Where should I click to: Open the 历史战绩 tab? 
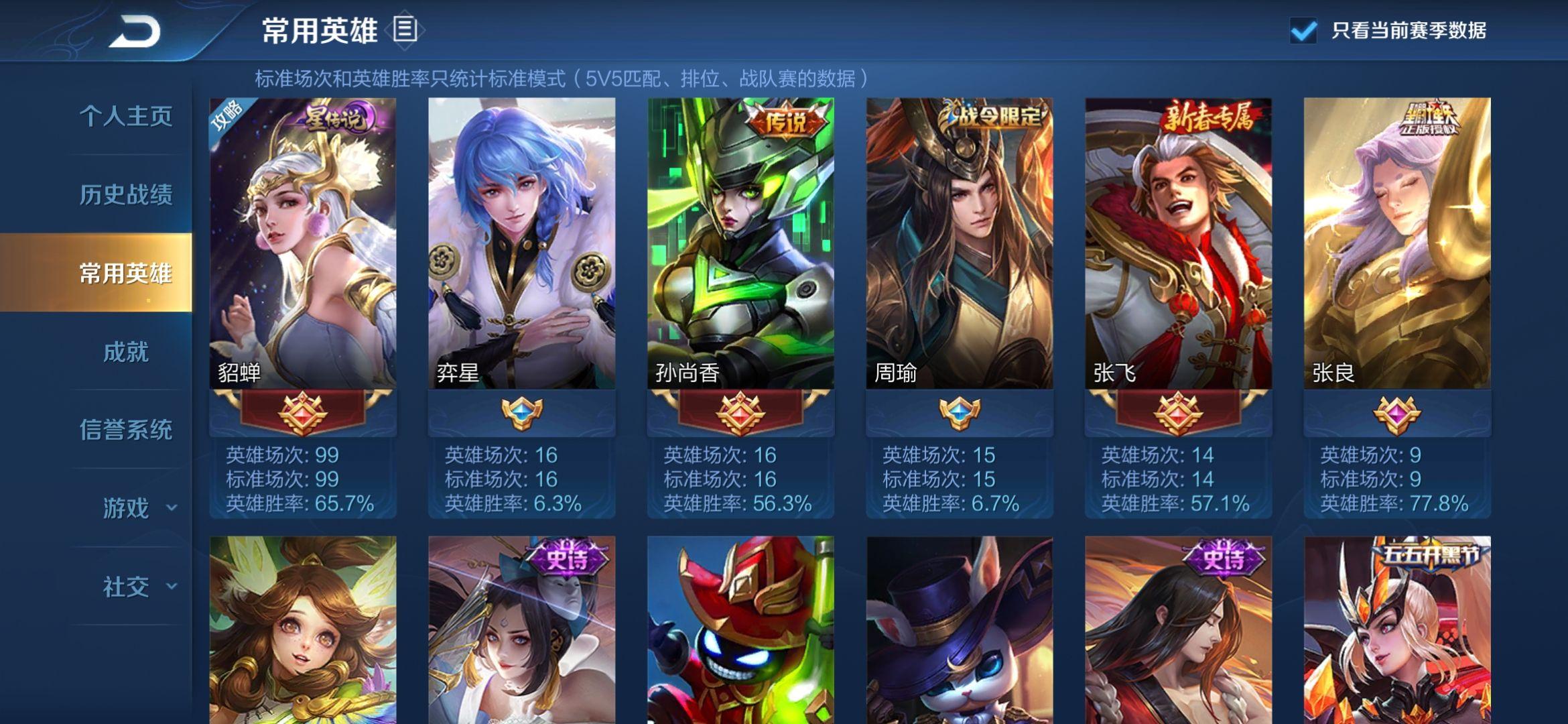pos(126,194)
